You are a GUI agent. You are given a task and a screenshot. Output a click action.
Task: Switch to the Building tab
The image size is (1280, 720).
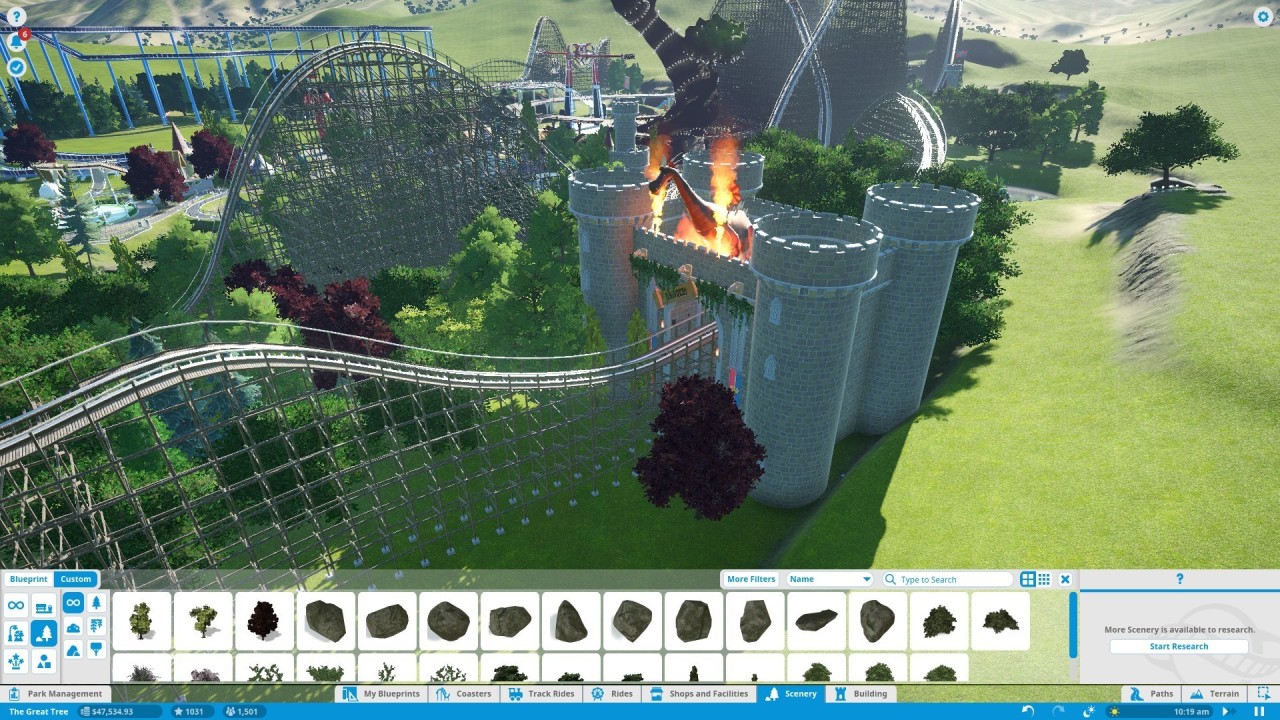click(x=860, y=693)
